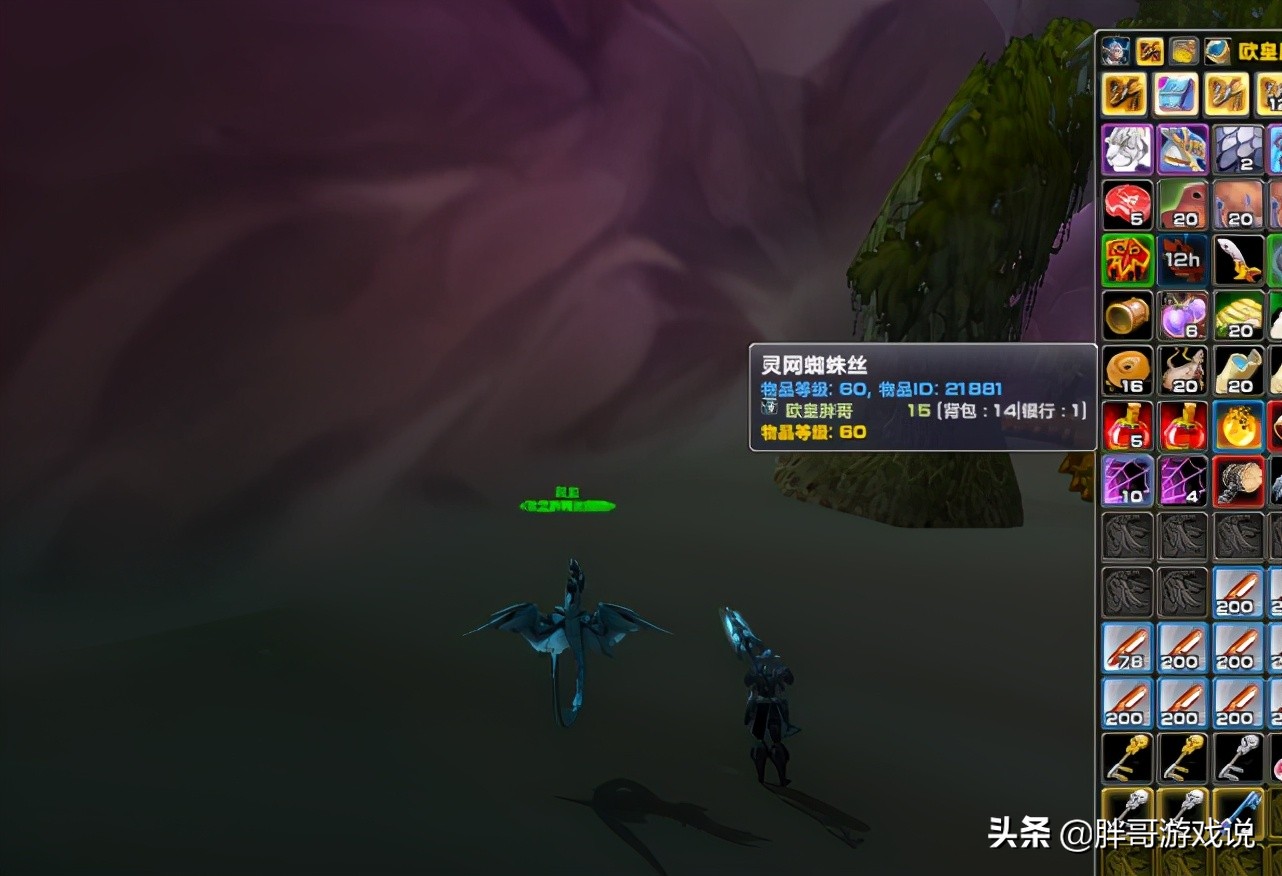Viewport: 1282px width, 876px height.
Task: Select the raw meat stack of 5
Action: pyautogui.click(x=1125, y=205)
